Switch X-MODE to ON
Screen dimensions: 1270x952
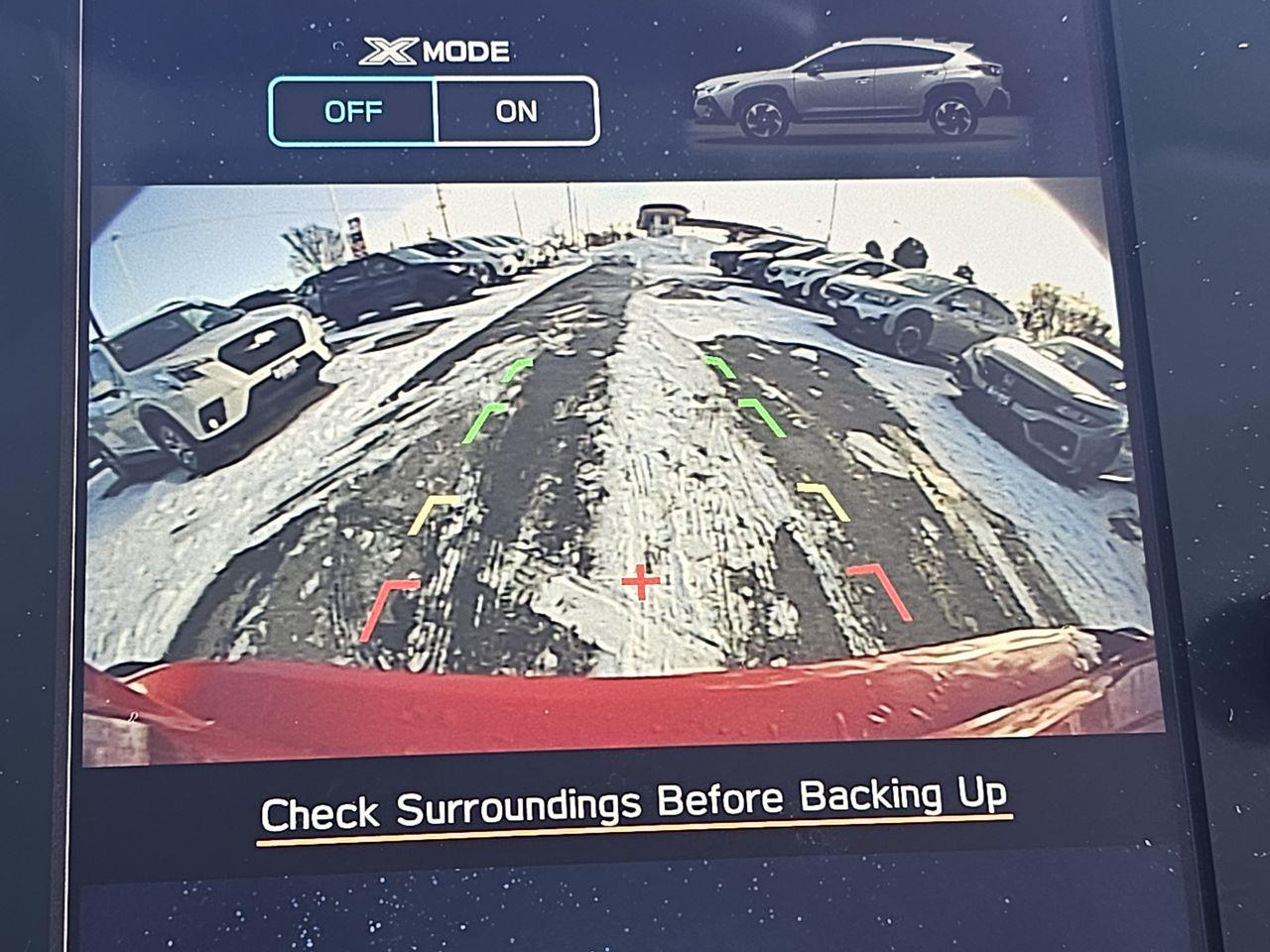click(516, 111)
